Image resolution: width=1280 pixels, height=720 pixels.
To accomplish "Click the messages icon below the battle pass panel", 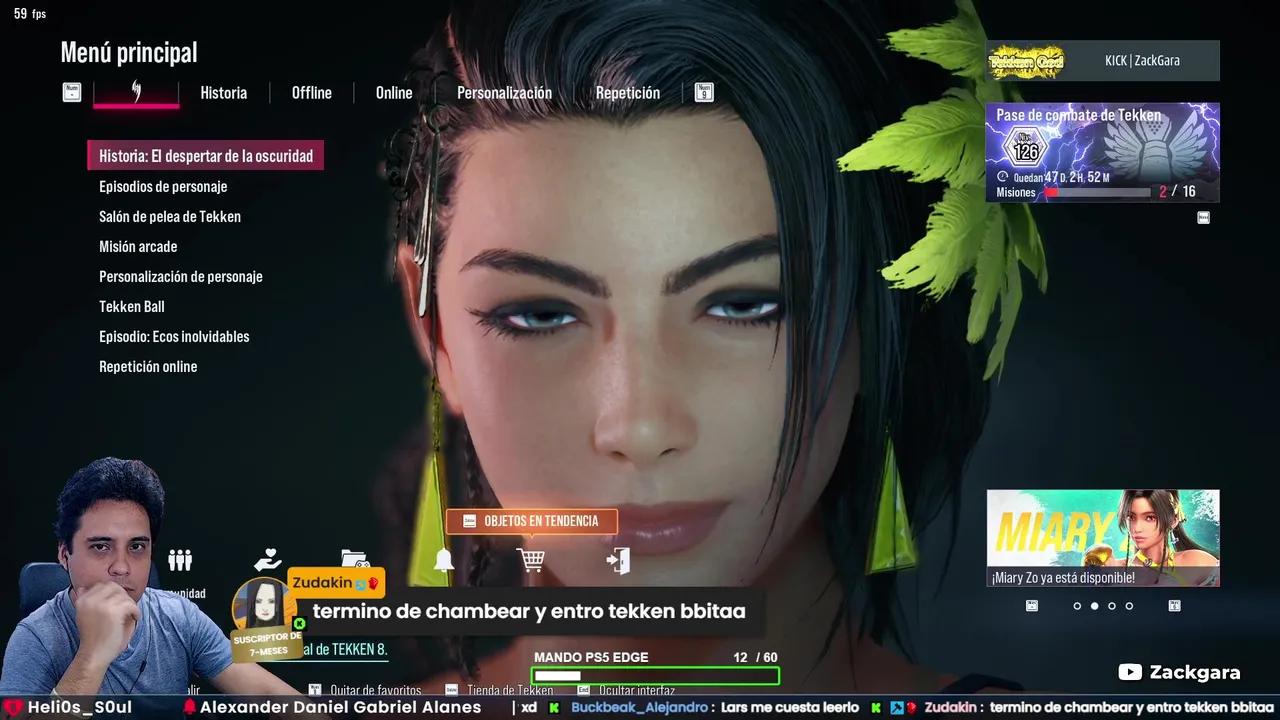I will pos(1203,216).
